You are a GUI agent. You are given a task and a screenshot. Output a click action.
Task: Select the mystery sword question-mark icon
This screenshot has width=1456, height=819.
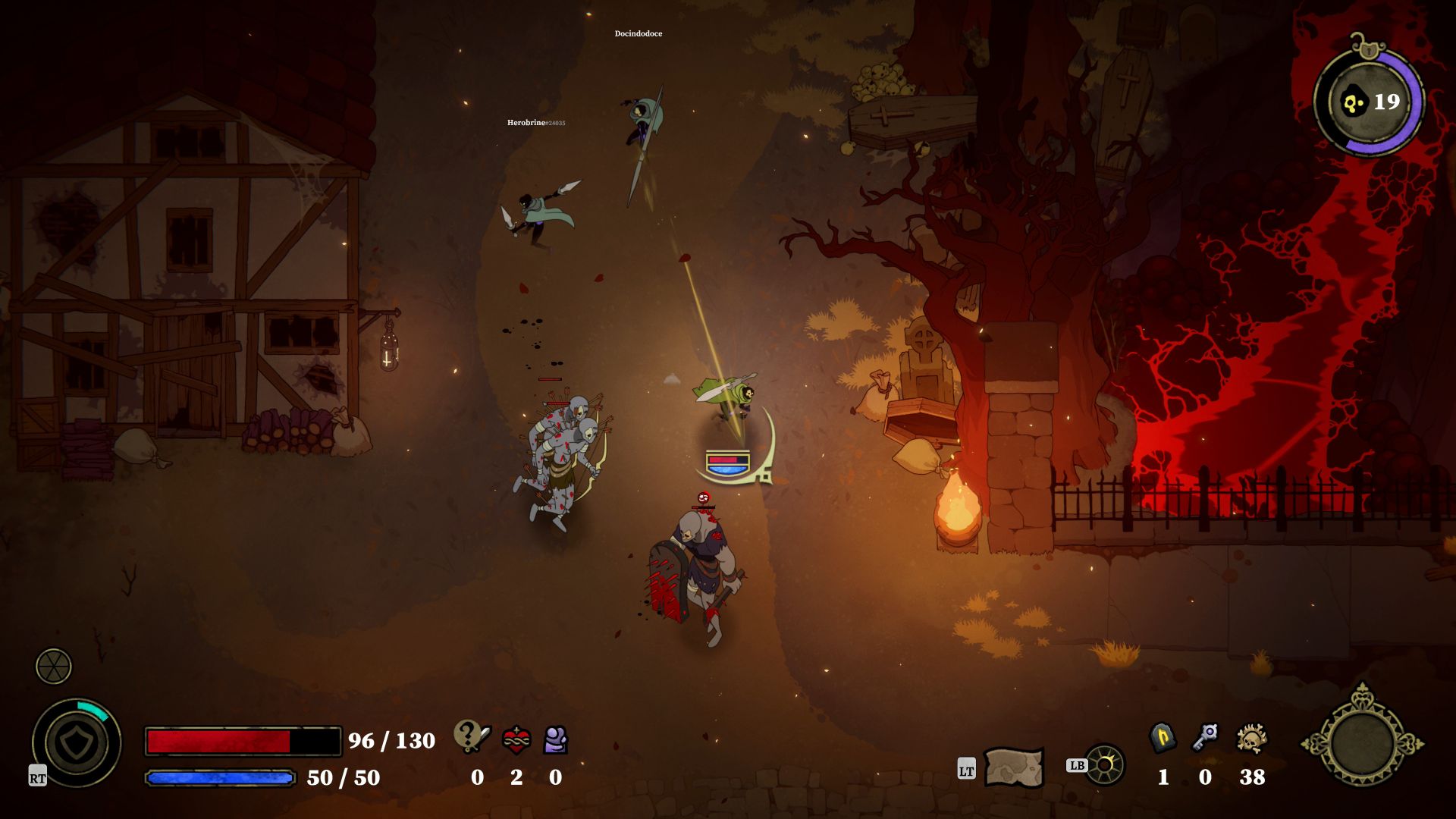point(472,736)
